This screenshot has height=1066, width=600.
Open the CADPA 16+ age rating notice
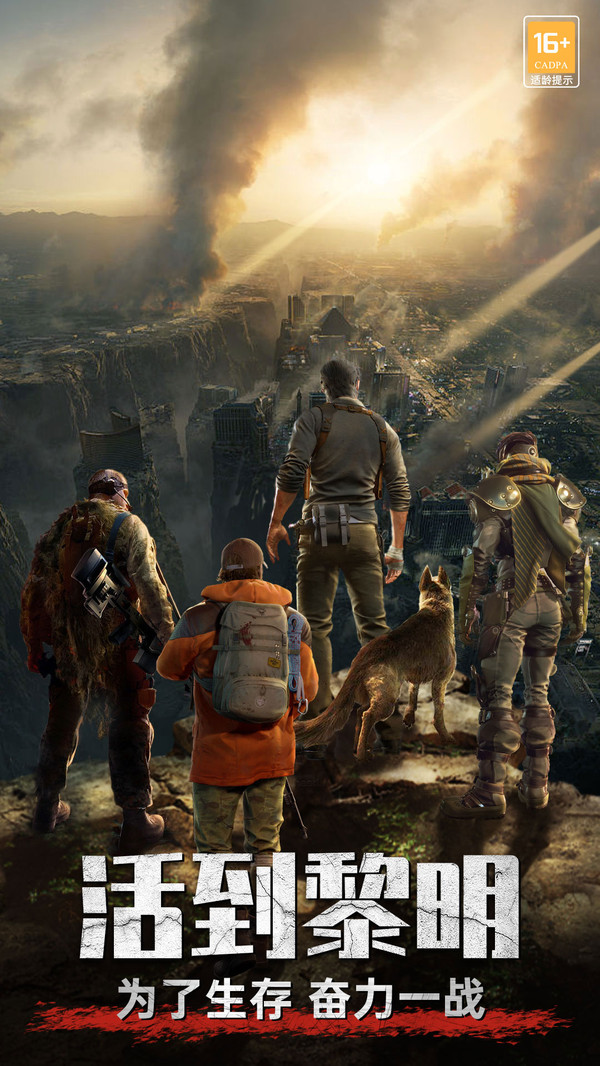pos(551,51)
